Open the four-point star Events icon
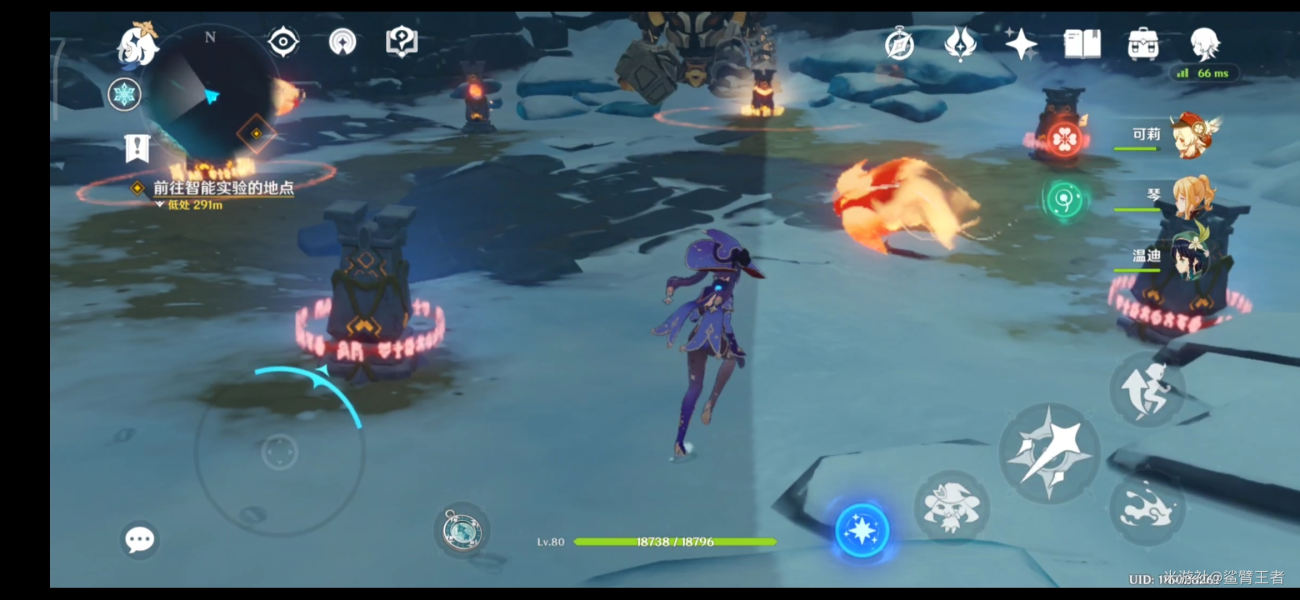The height and width of the screenshot is (600, 1300). pyautogui.click(x=1021, y=44)
